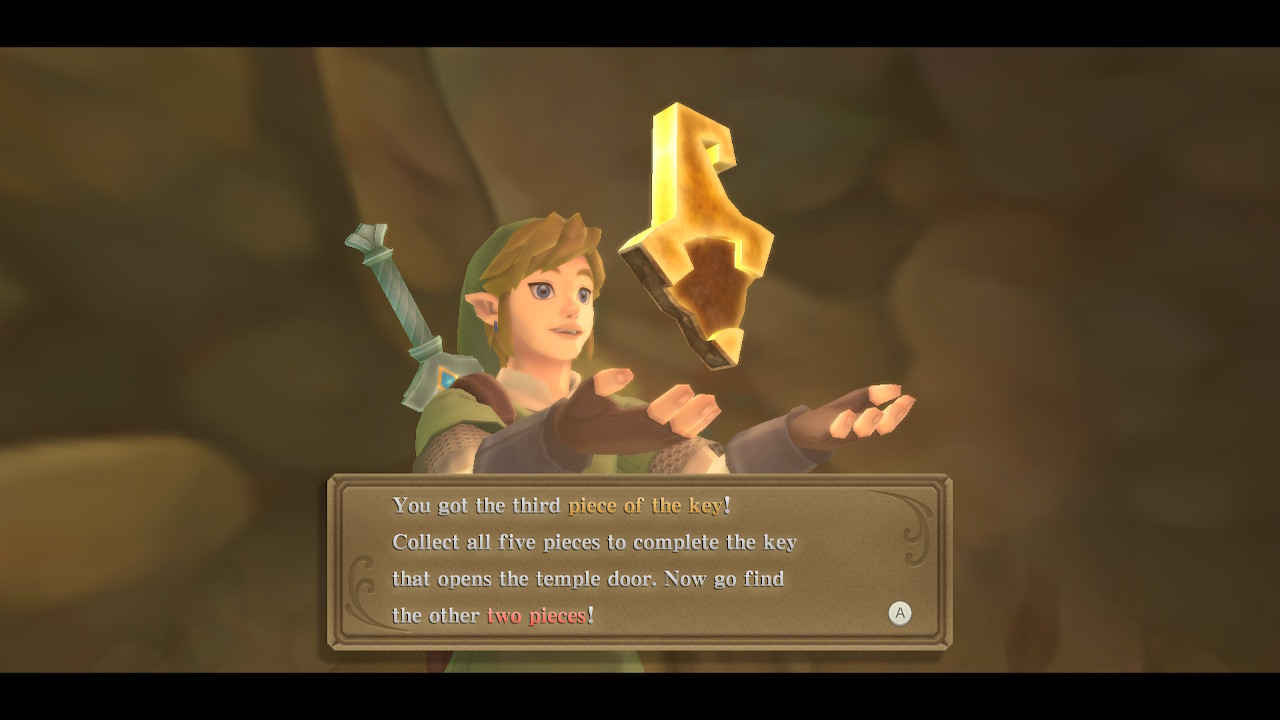Advance the key piece dialogue box

[x=900, y=613]
